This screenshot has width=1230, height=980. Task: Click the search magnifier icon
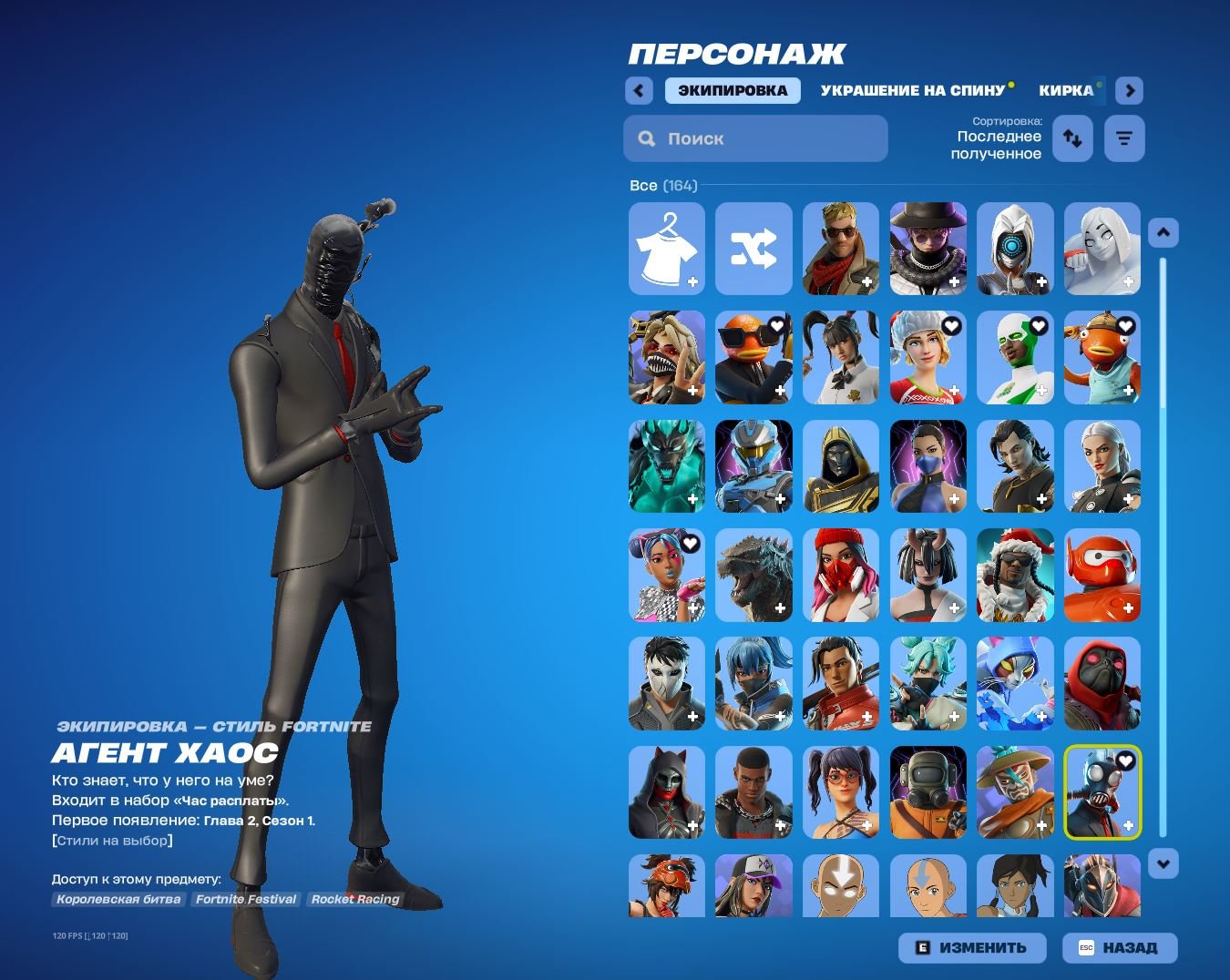tap(647, 138)
